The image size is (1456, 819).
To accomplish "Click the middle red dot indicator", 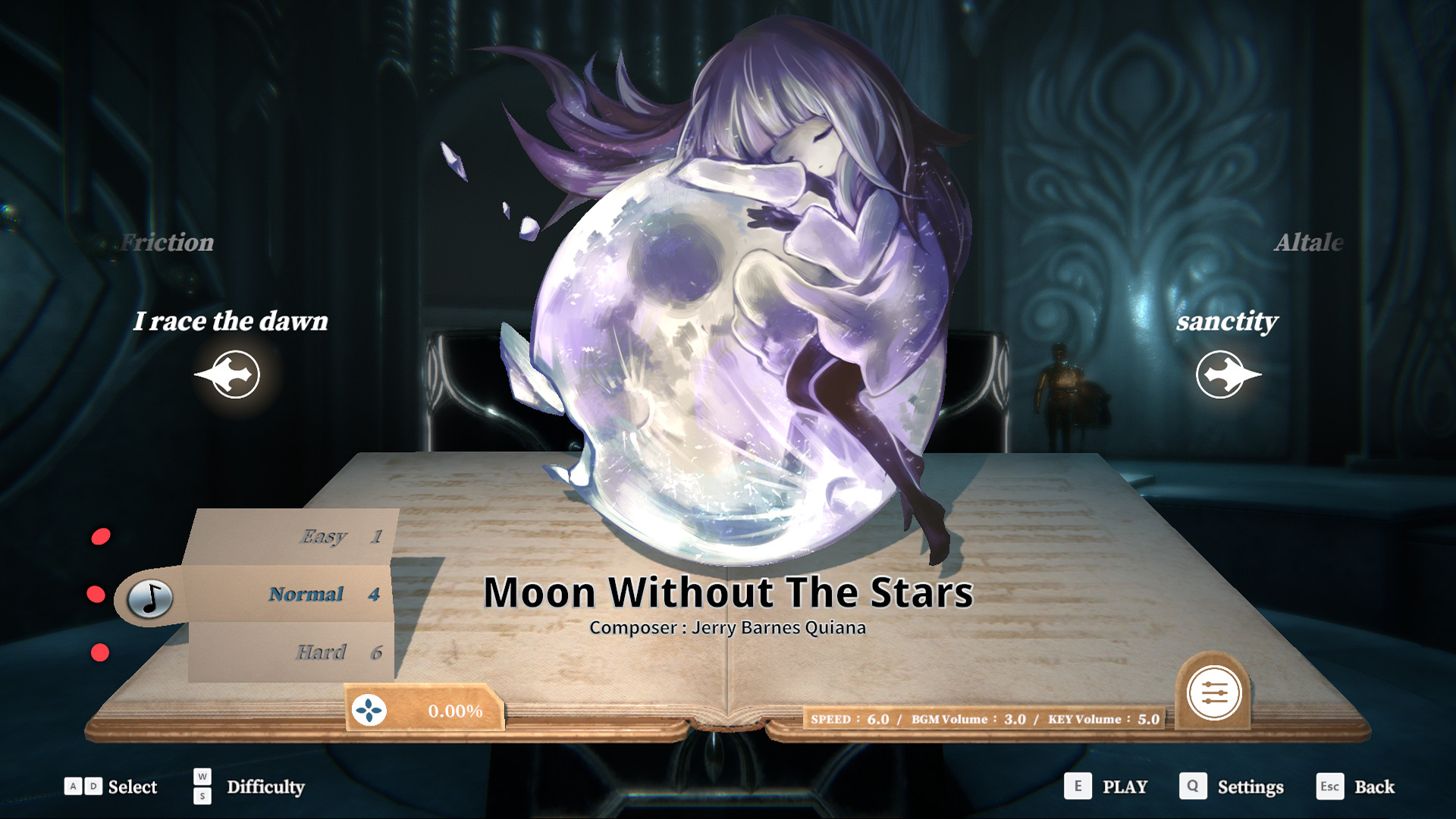I will click(97, 594).
